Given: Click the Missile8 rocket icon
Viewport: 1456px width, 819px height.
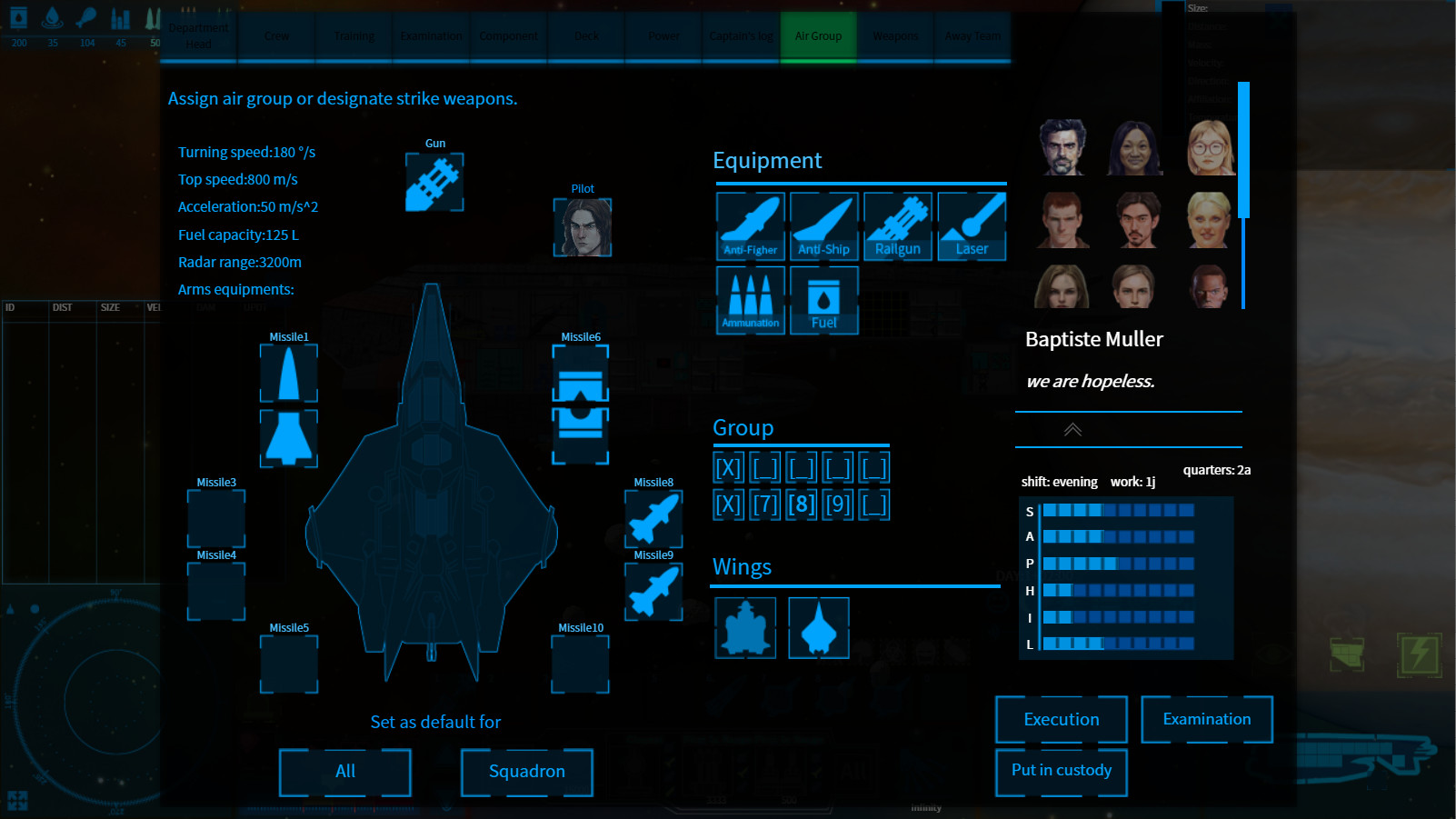Looking at the screenshot, I should (653, 518).
